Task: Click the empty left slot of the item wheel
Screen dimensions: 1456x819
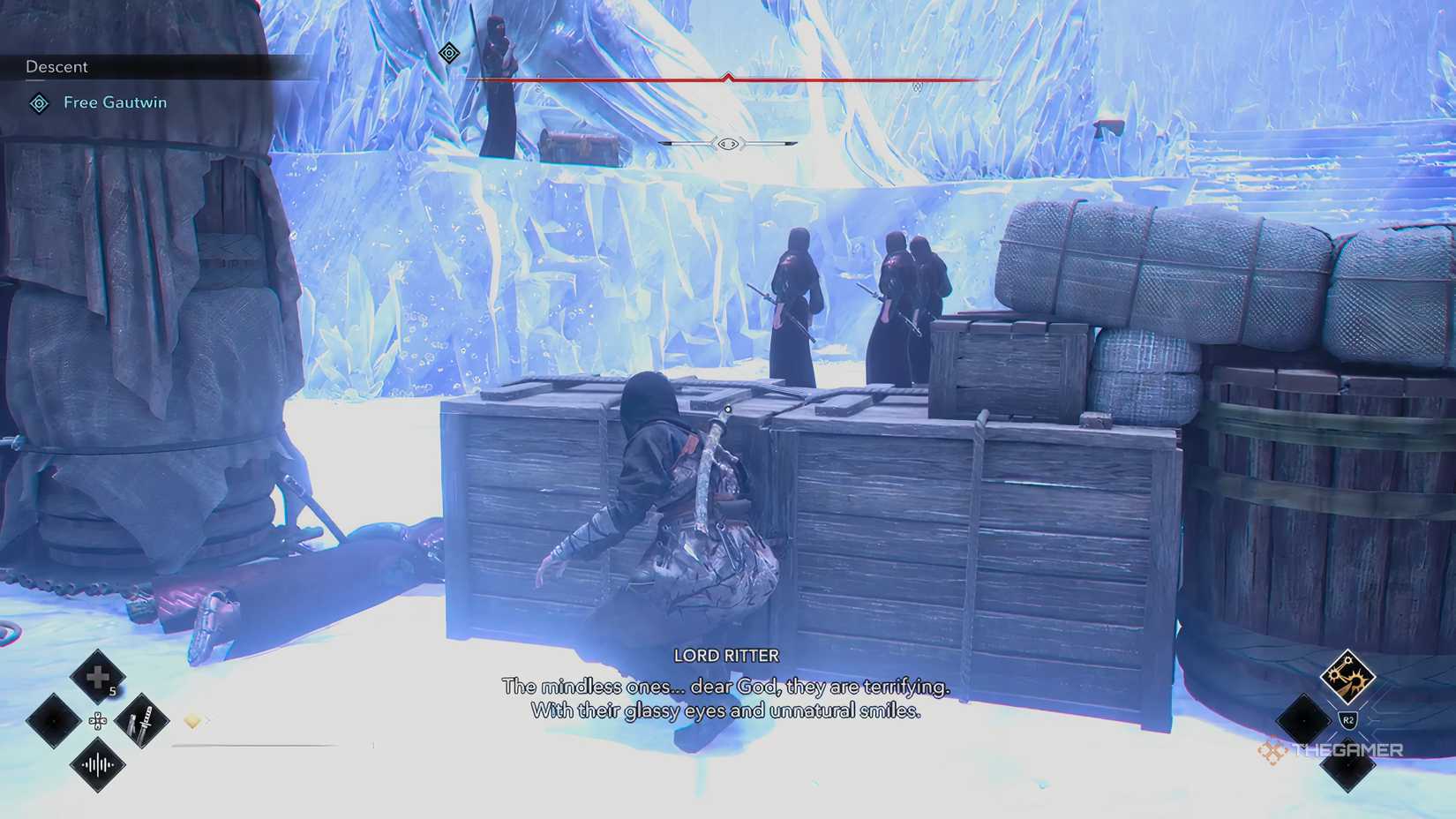Action: 51,720
